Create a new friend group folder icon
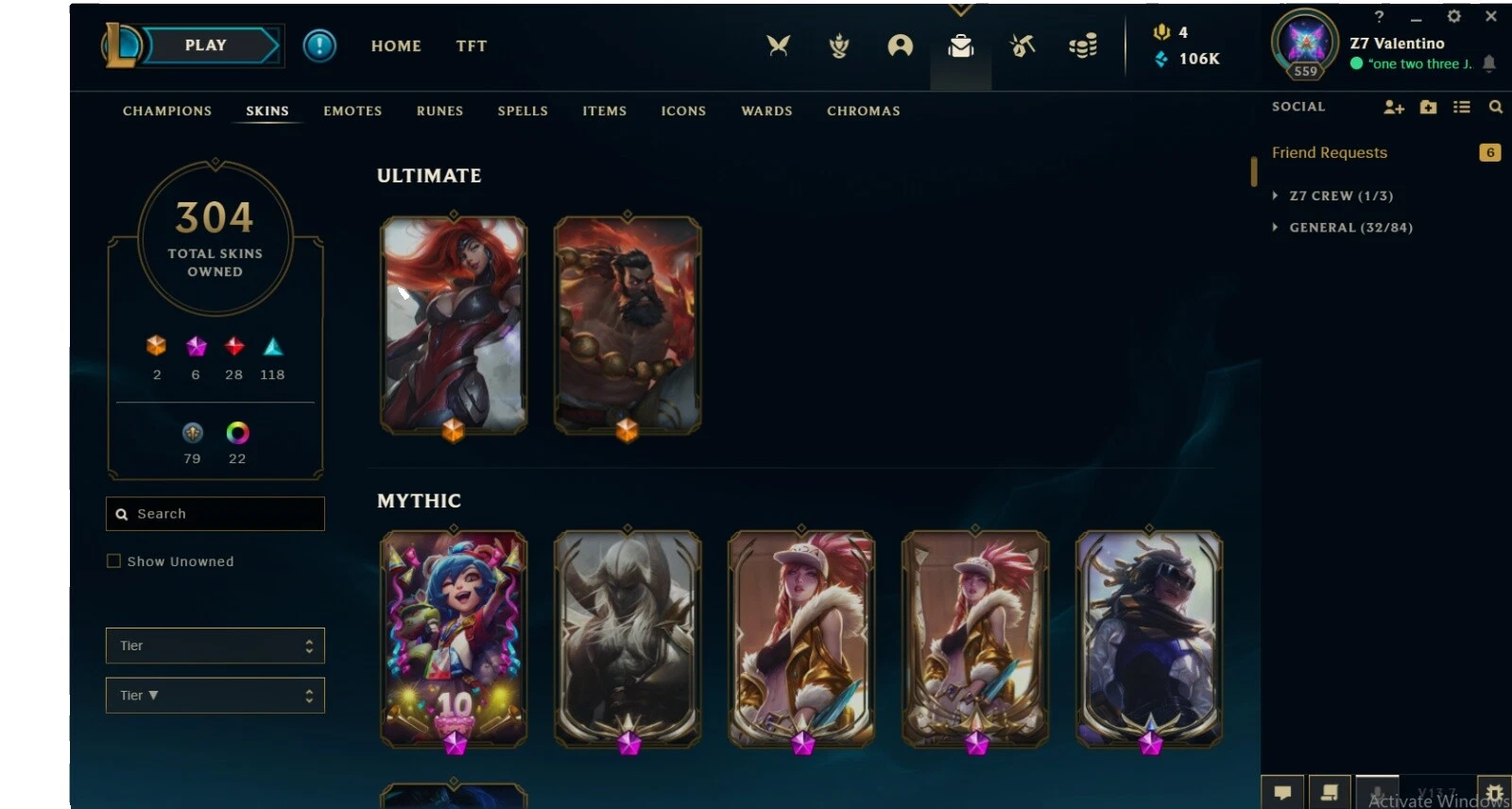 tap(1428, 108)
